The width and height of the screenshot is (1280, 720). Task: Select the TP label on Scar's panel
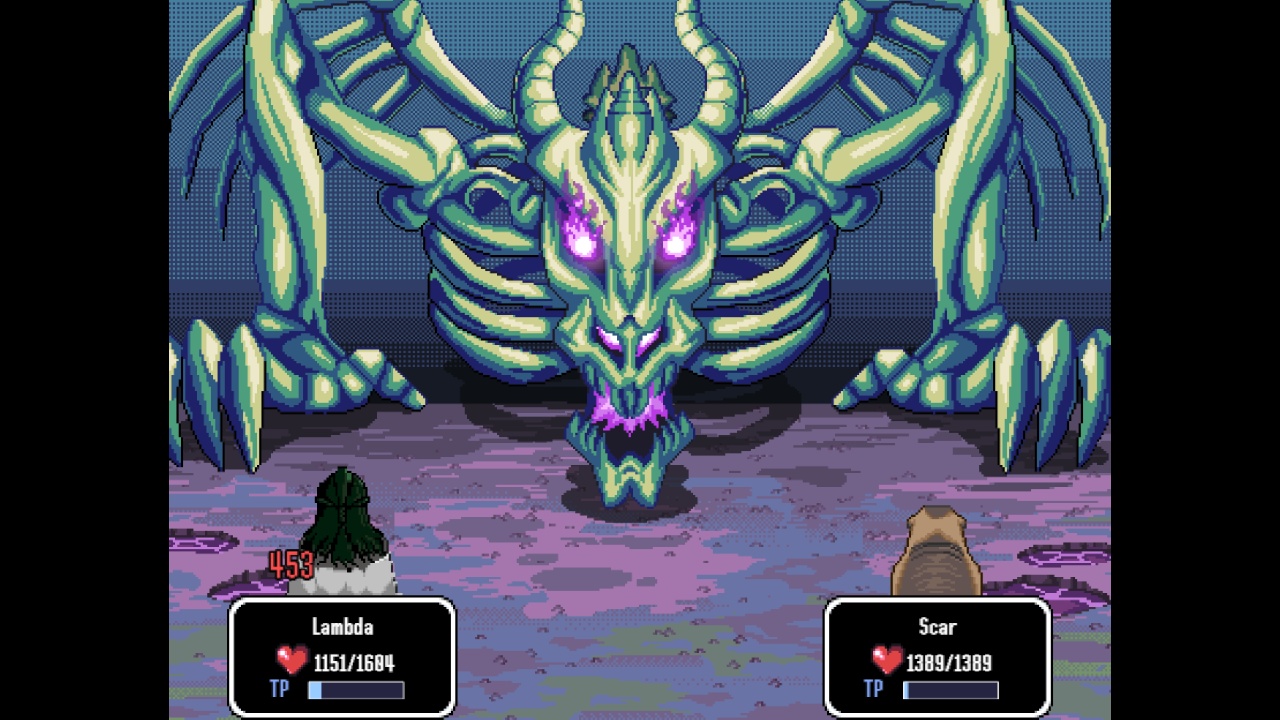pyautogui.click(x=873, y=689)
